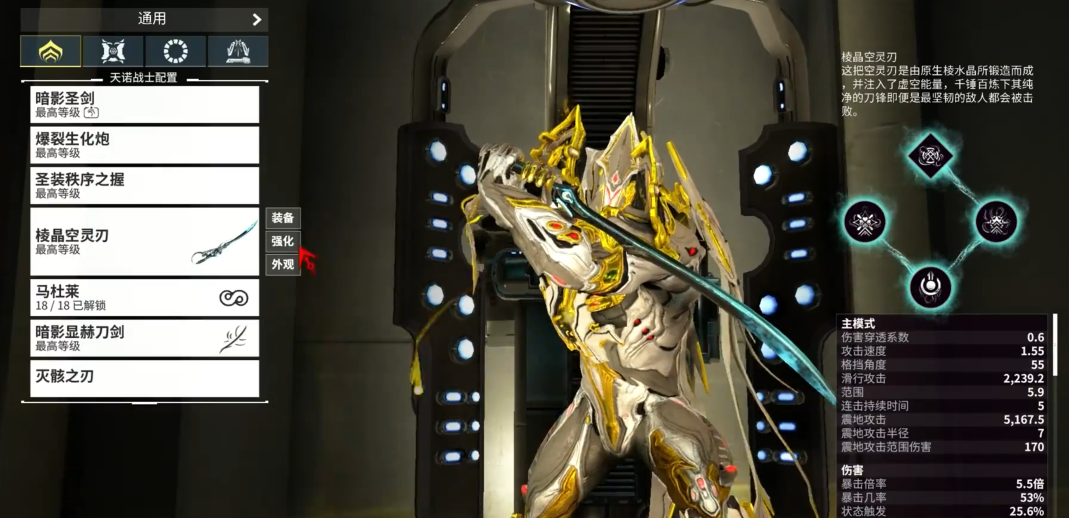This screenshot has width=1069, height=518.
Task: Choose the 灭骸之刃 entry
Action: coord(144,378)
